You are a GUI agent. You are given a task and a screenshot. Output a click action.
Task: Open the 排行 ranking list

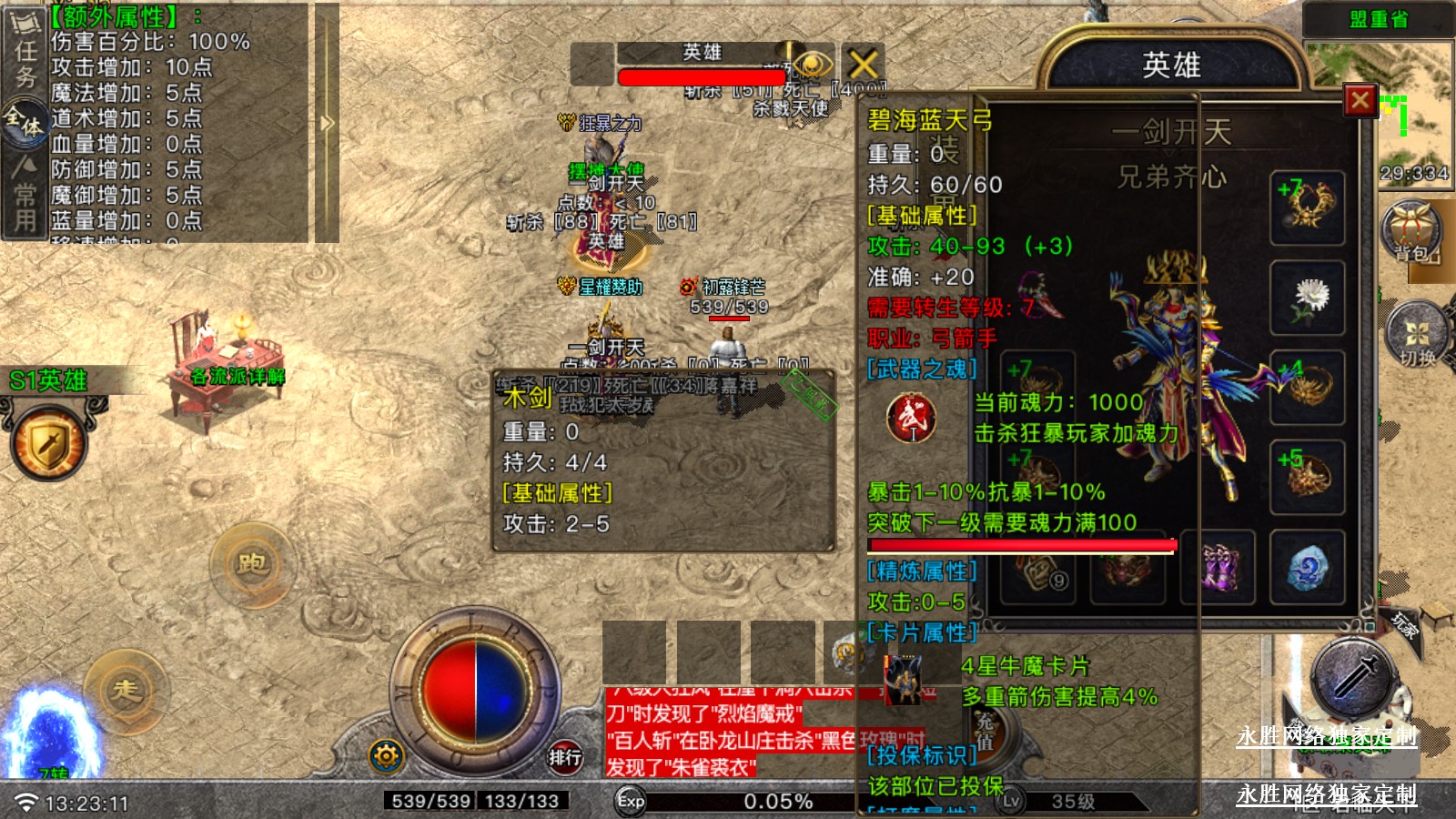coord(564,756)
